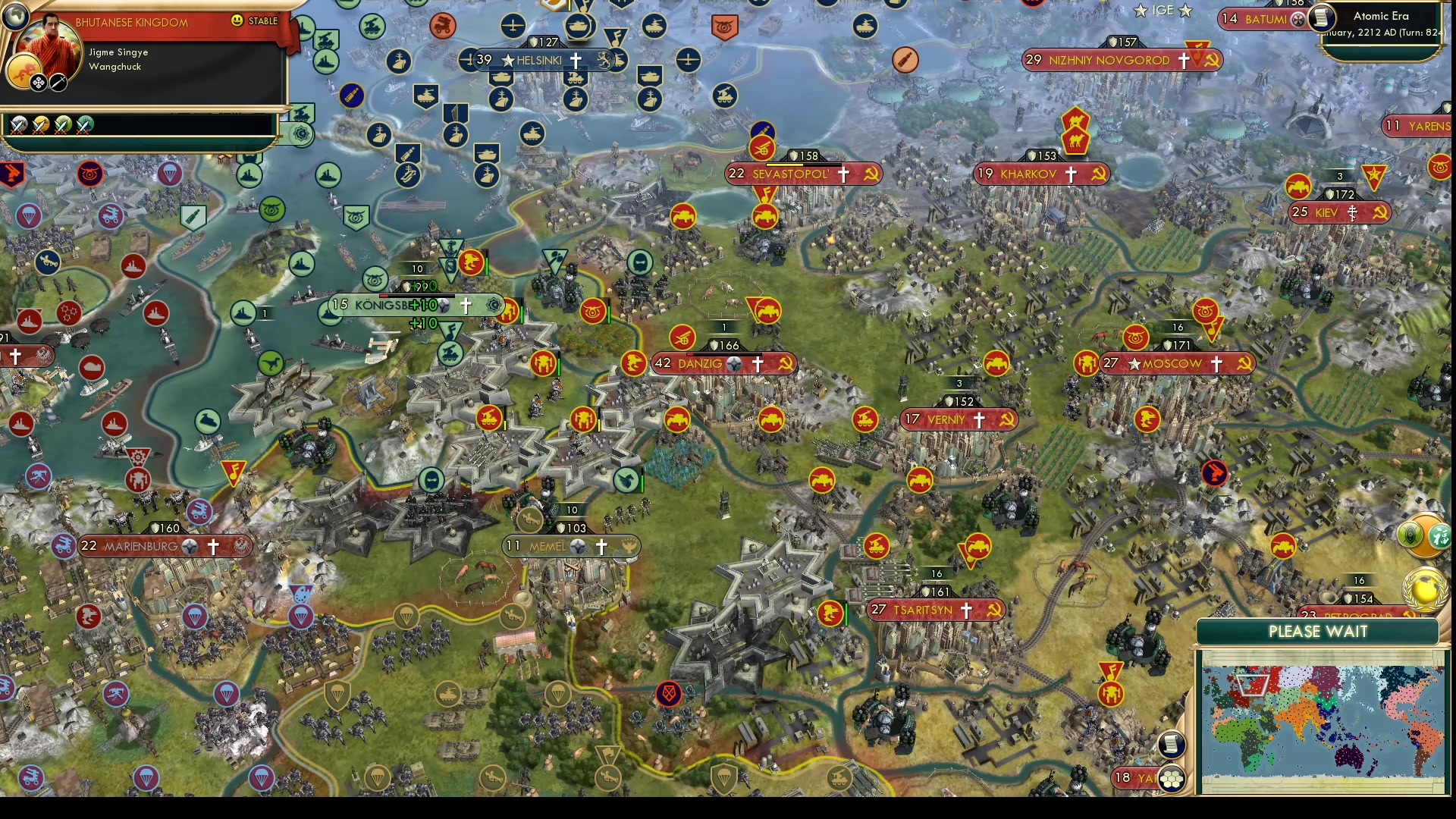This screenshot has width=1456, height=819.
Task: Click the green circular button above the gold globe
Action: click(1409, 535)
